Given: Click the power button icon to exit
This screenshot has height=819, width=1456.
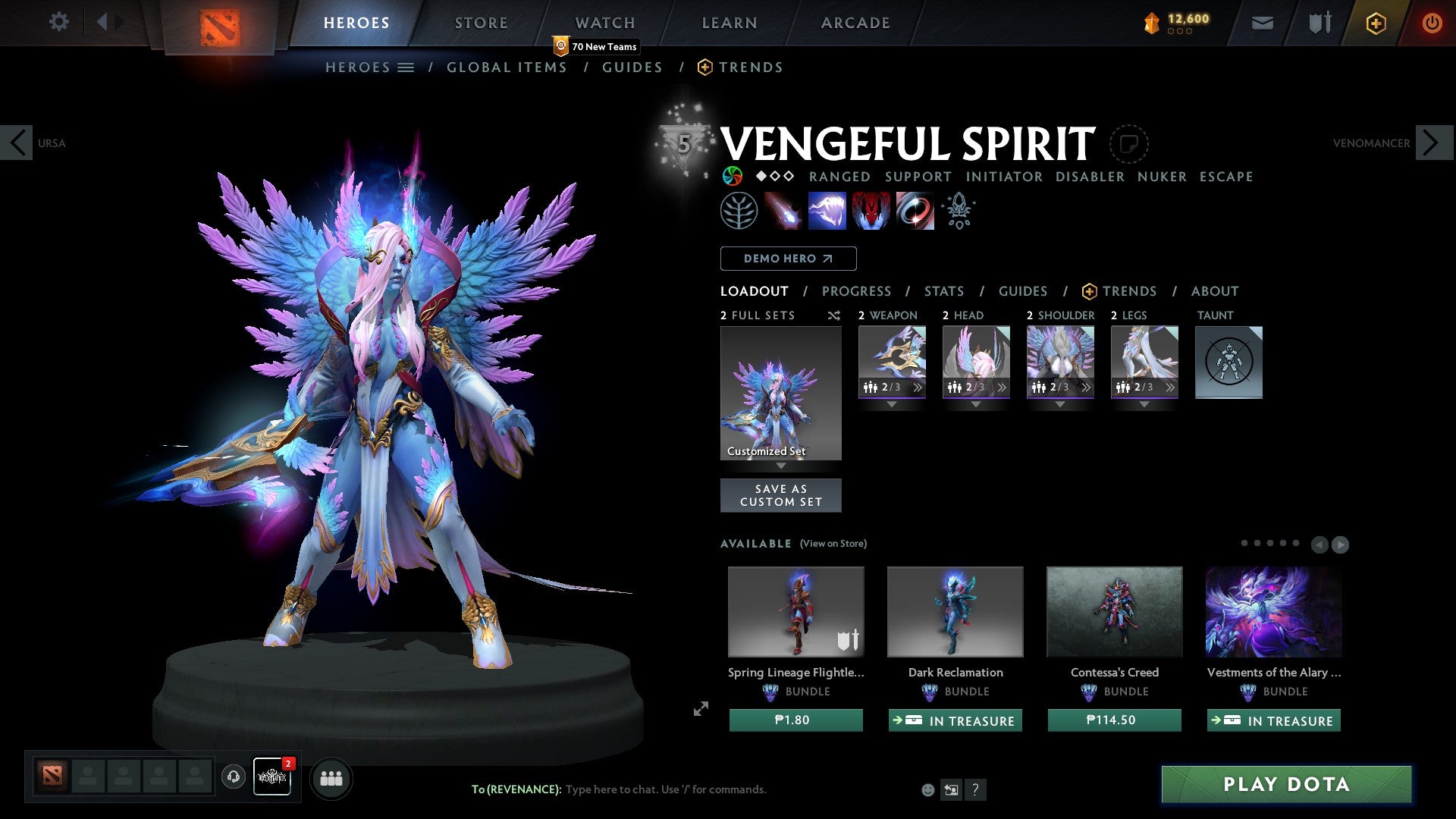Looking at the screenshot, I should 1432,23.
